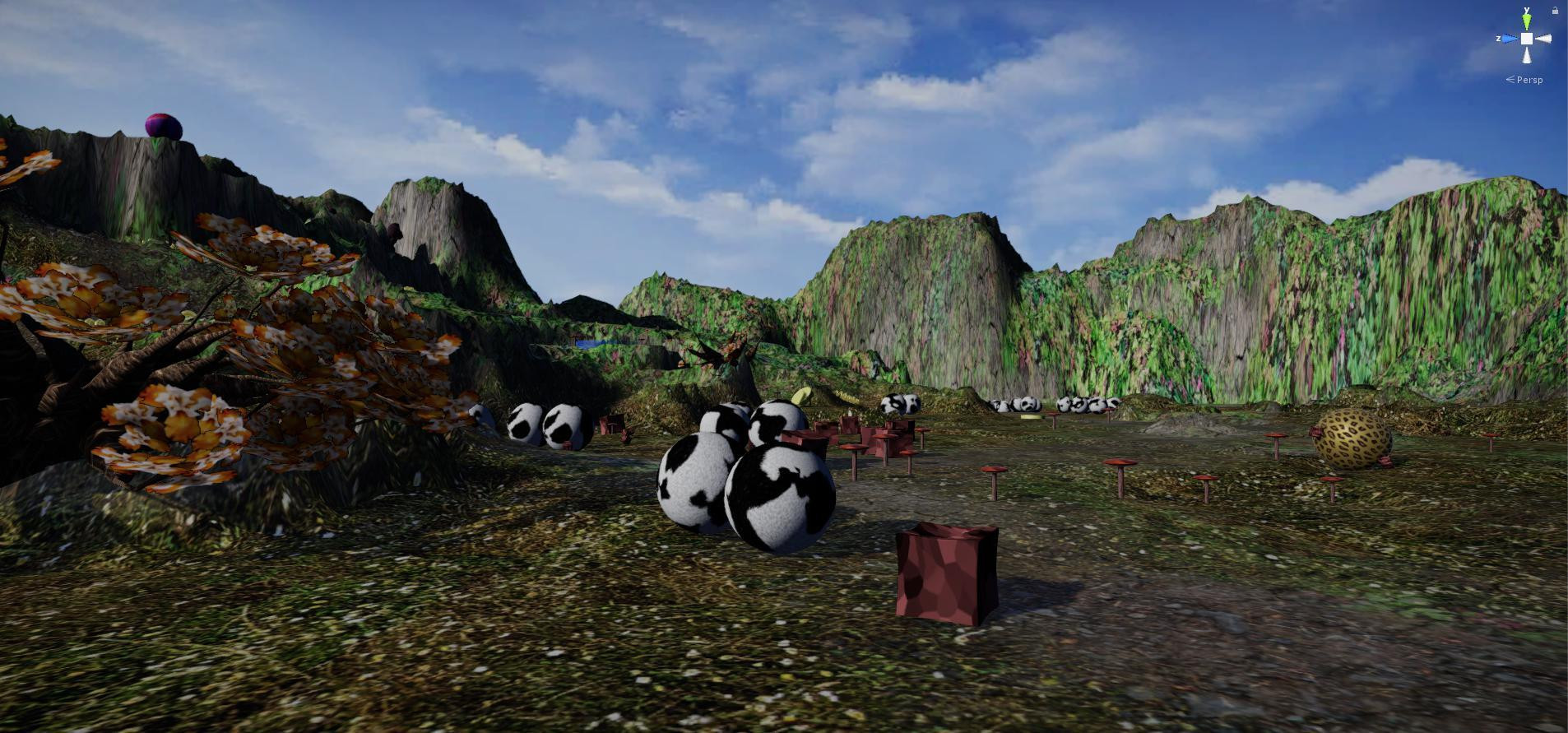Click Persp to toggle perspective projection
Image resolution: width=1568 pixels, height=733 pixels.
pos(1529,80)
